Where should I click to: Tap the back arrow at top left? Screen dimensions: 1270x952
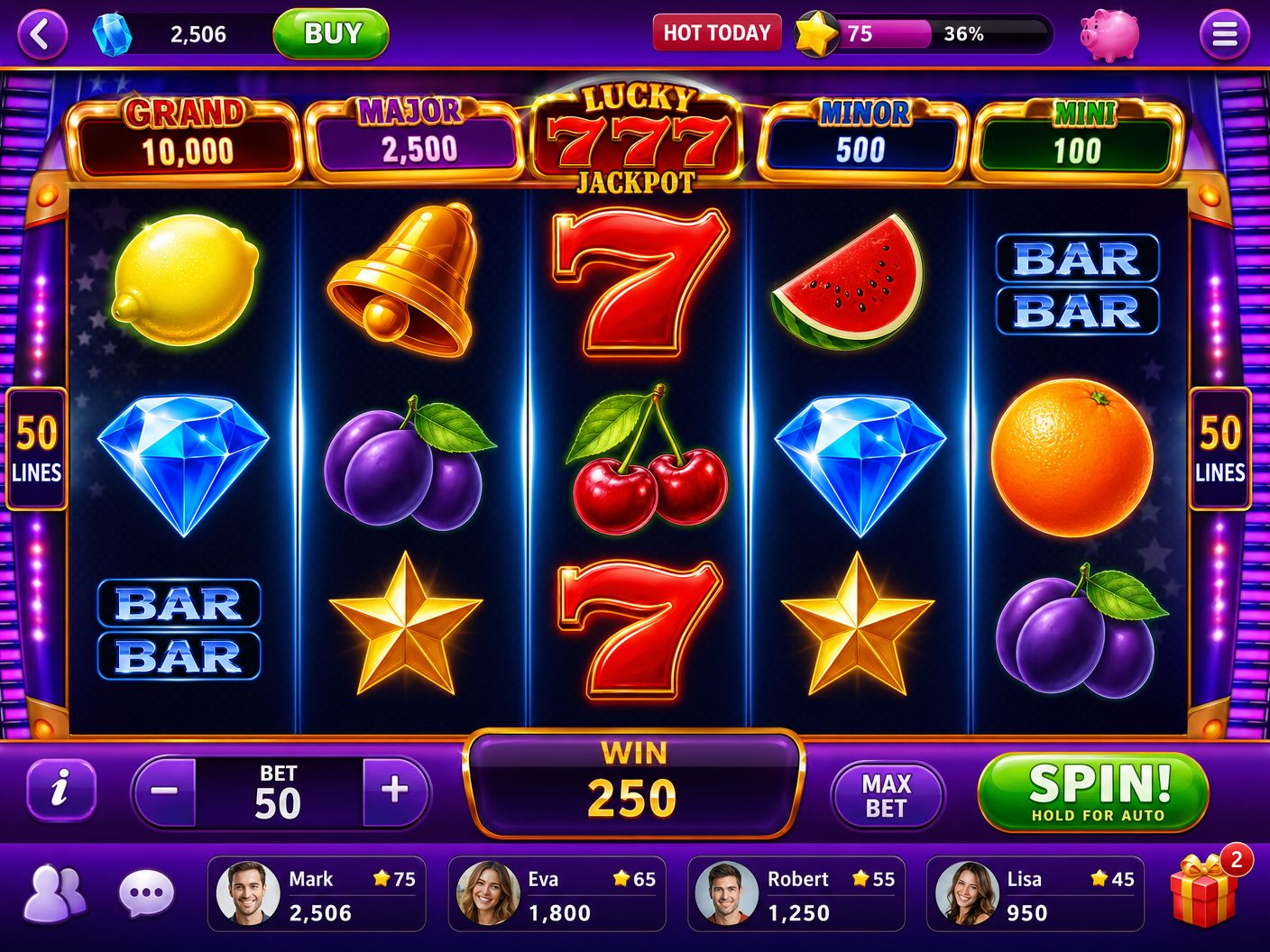click(x=41, y=33)
